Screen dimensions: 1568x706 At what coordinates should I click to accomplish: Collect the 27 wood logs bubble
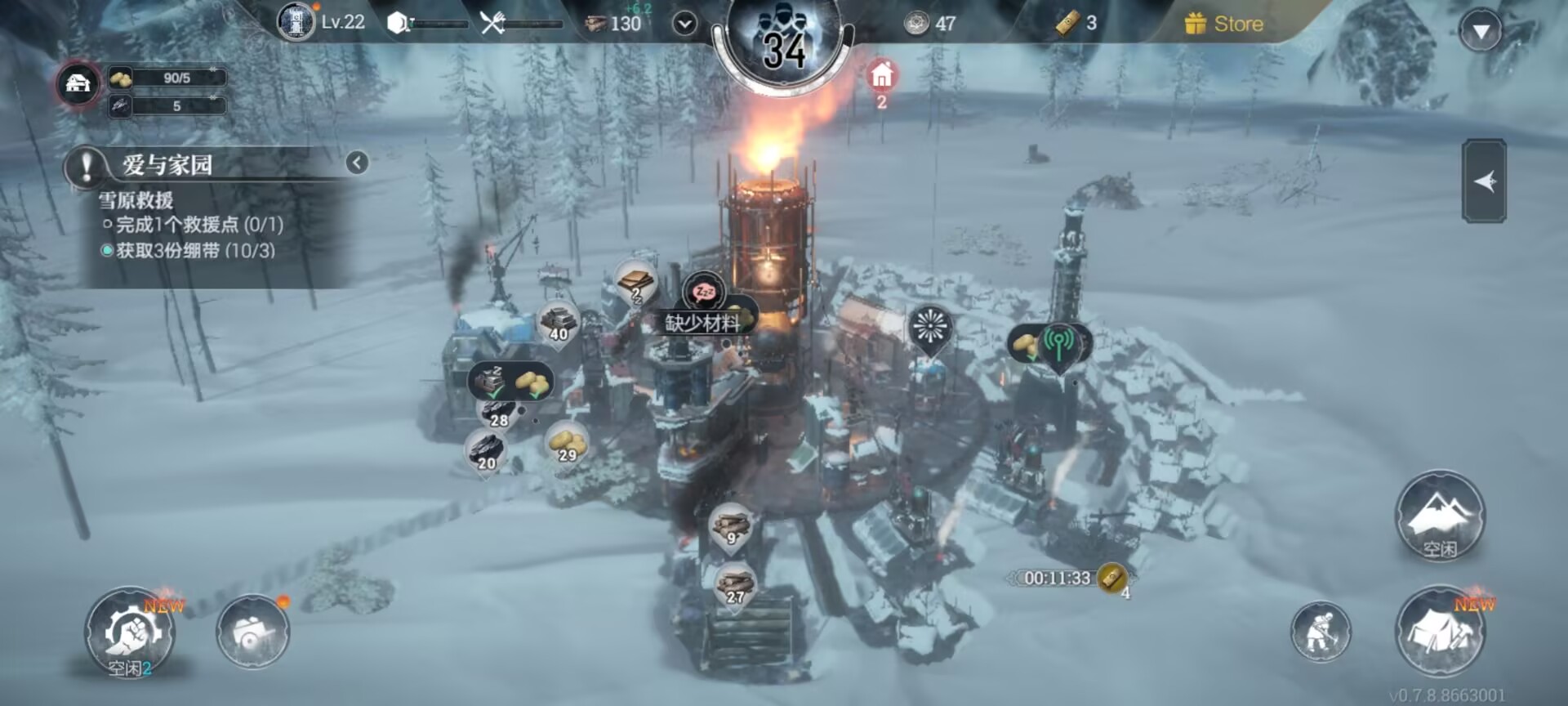pyautogui.click(x=734, y=585)
